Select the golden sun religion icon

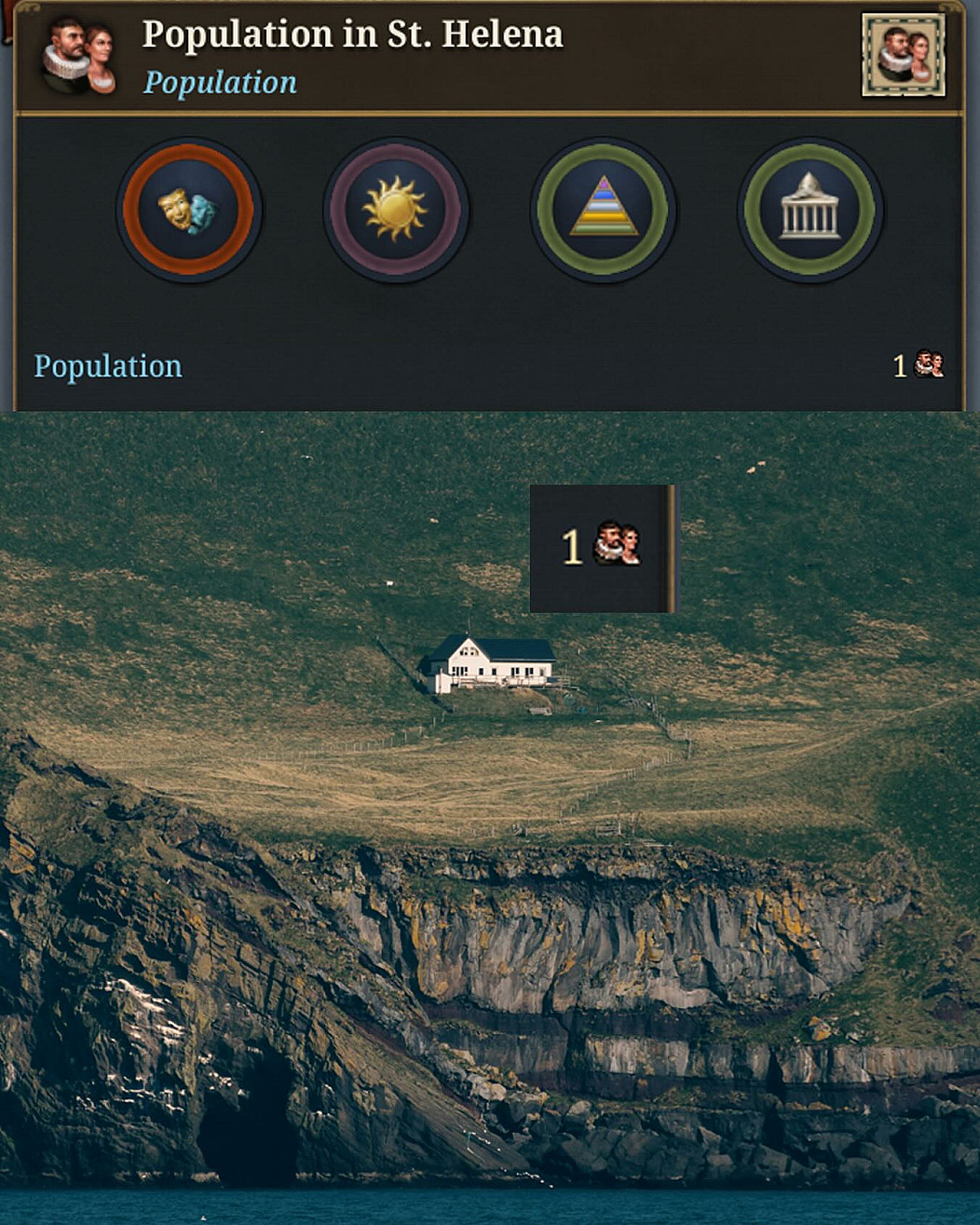(396, 211)
